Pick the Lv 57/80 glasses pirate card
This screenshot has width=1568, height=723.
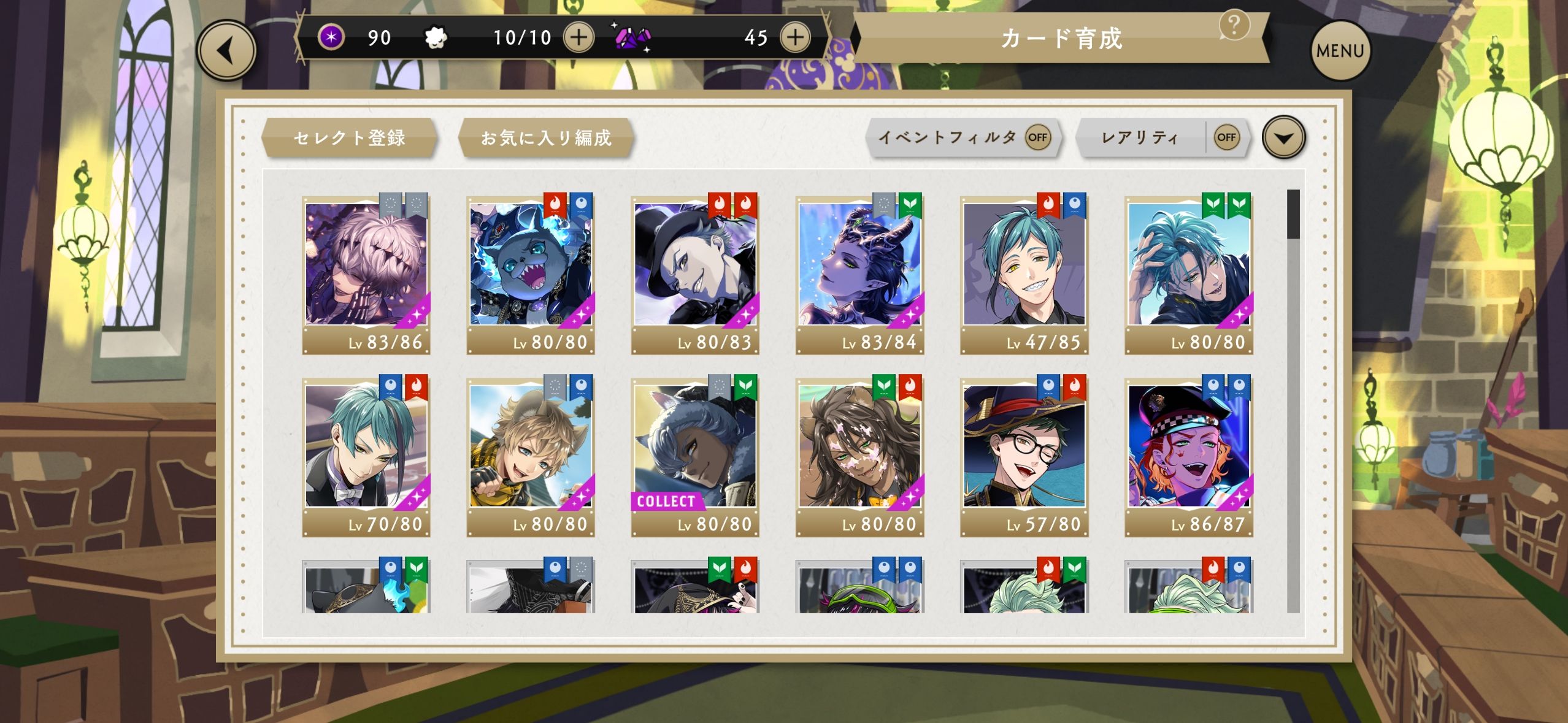click(1024, 456)
